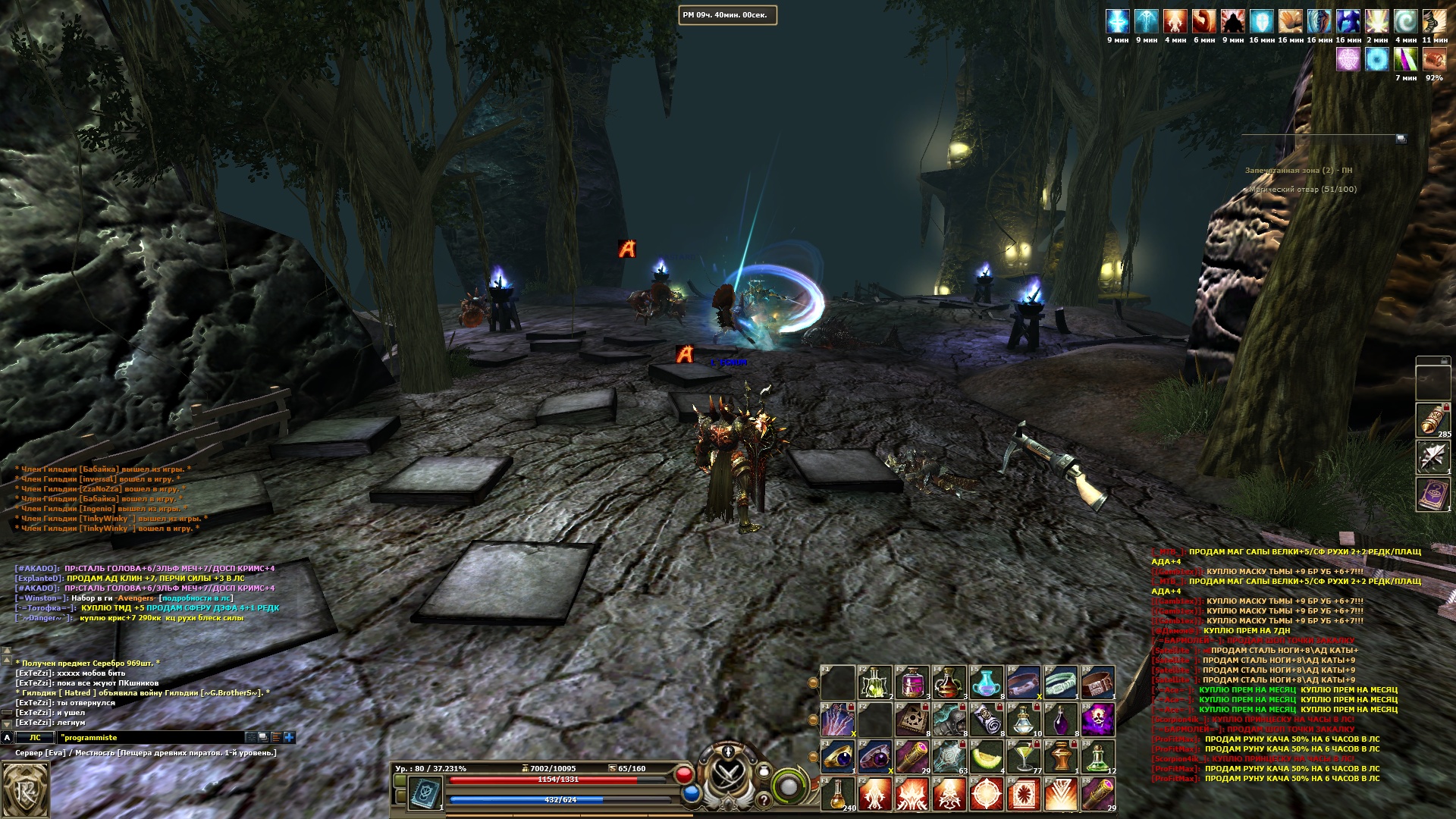Image resolution: width=1456 pixels, height=819 pixels.
Task: Use the lime slice food item
Action: click(987, 756)
